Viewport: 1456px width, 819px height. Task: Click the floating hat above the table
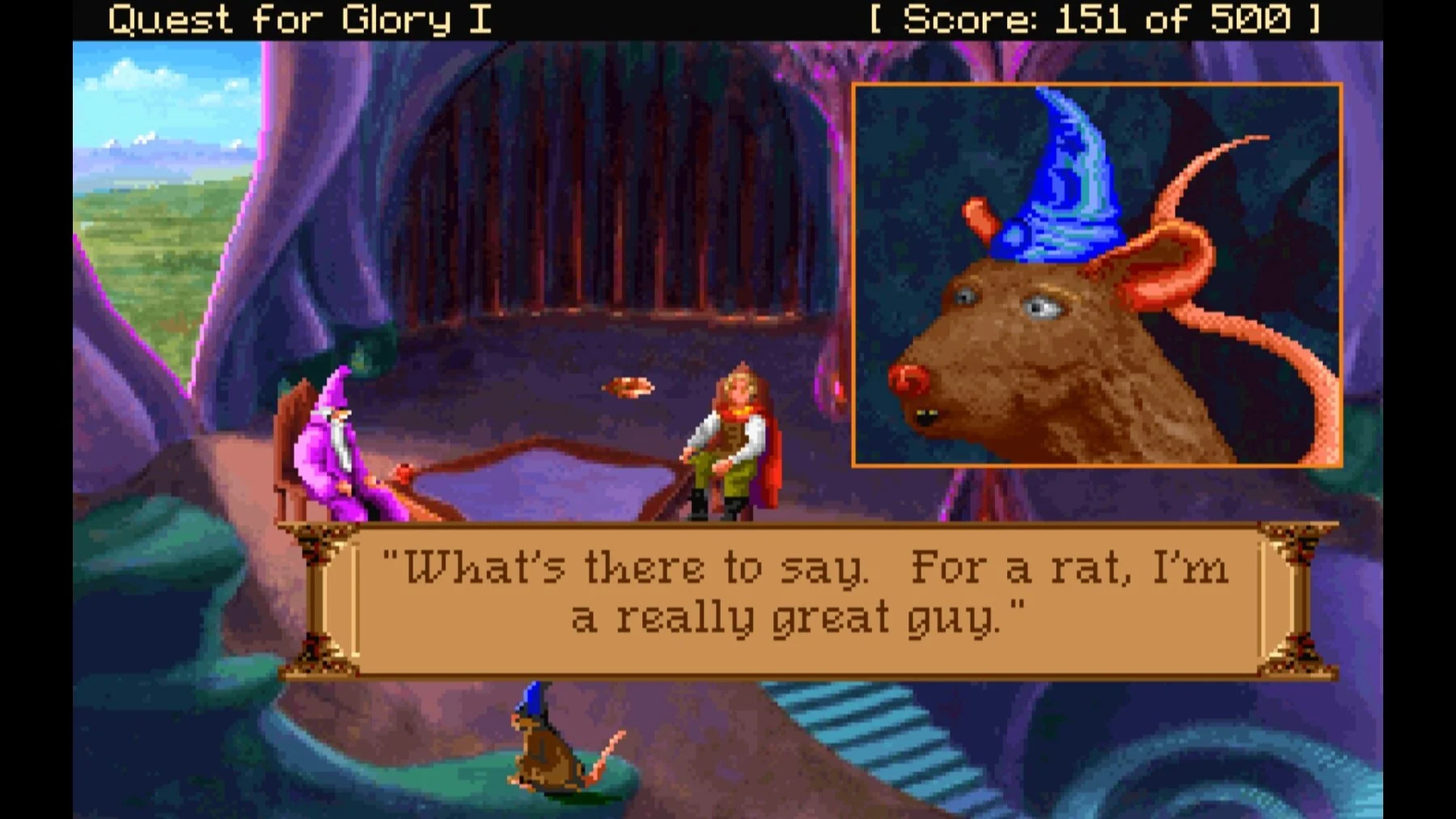(627, 386)
